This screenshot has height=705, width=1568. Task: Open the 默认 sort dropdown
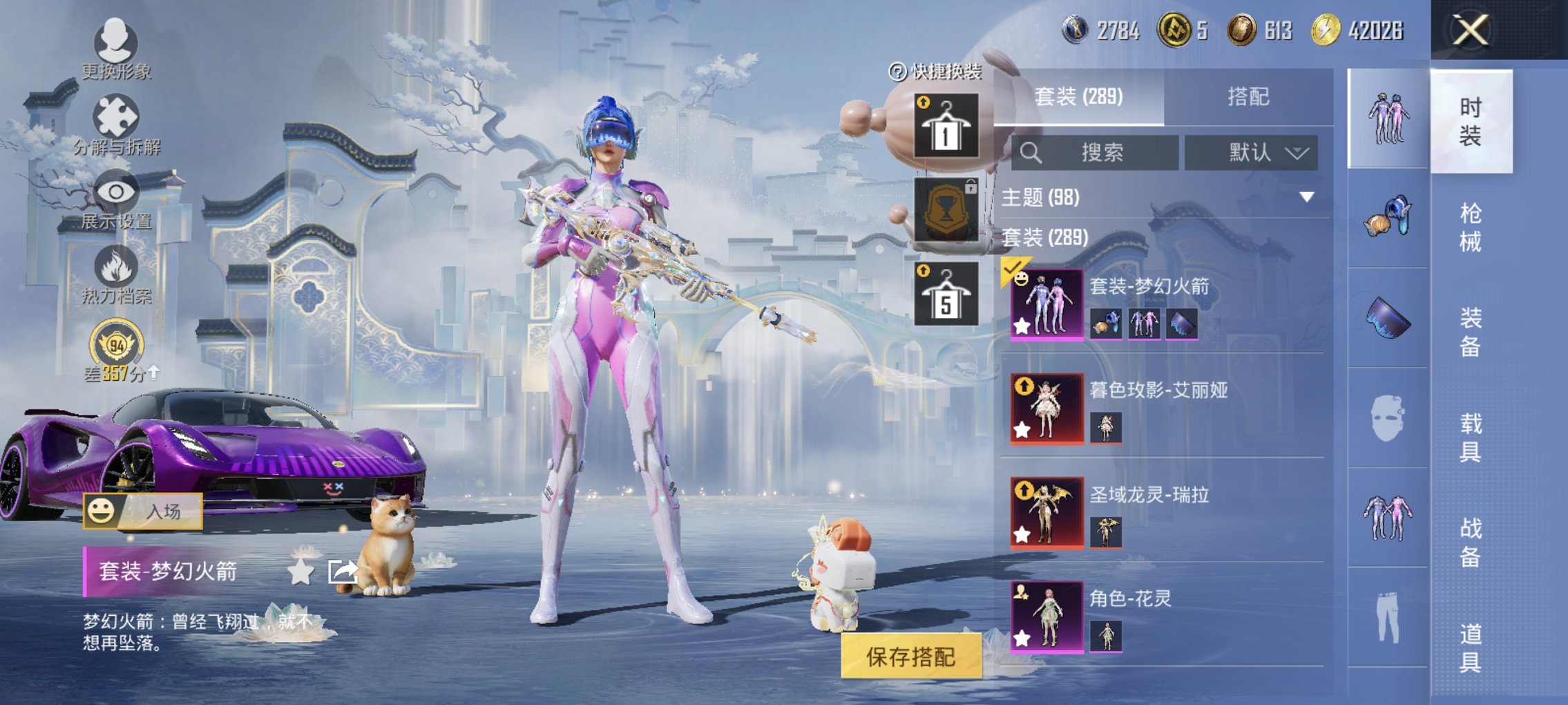(1251, 153)
